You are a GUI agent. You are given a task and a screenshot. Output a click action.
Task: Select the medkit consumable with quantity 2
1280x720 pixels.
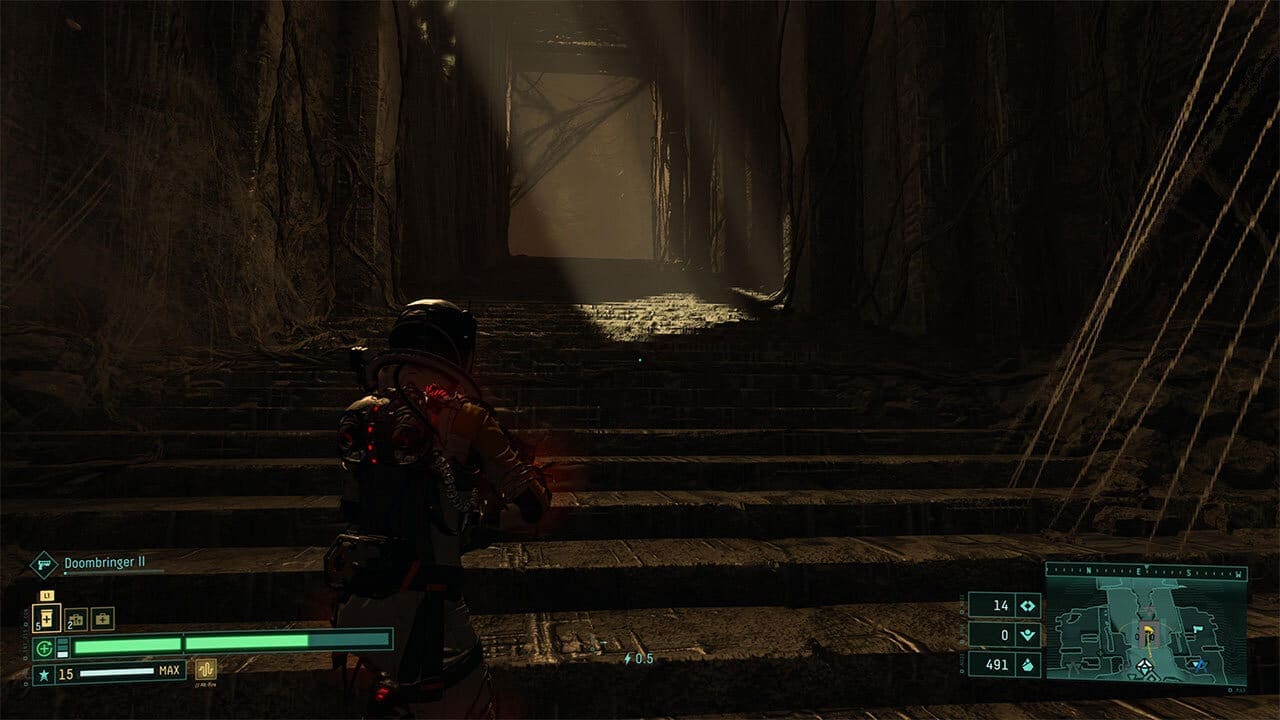(x=74, y=620)
